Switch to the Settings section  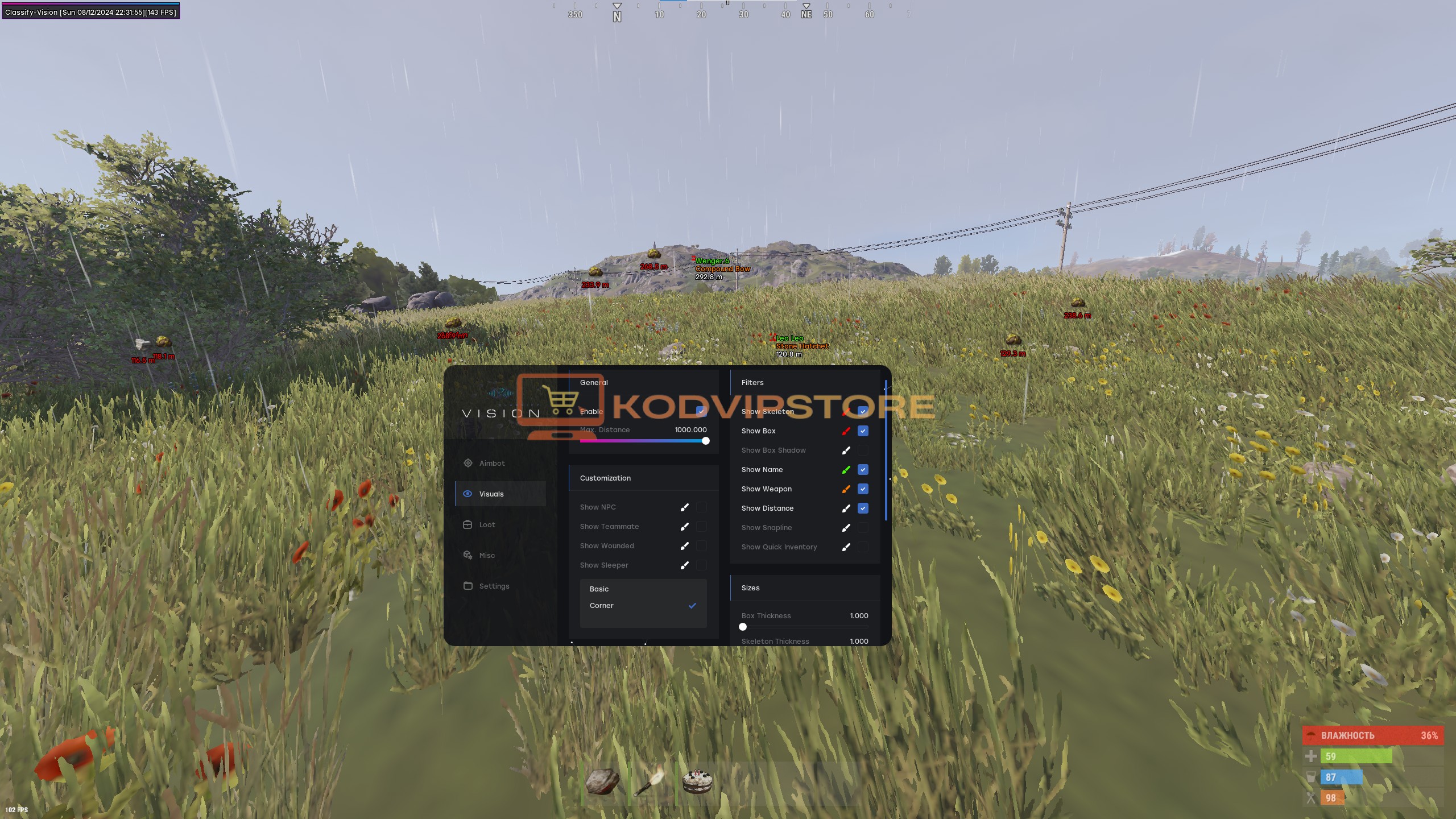pyautogui.click(x=494, y=586)
